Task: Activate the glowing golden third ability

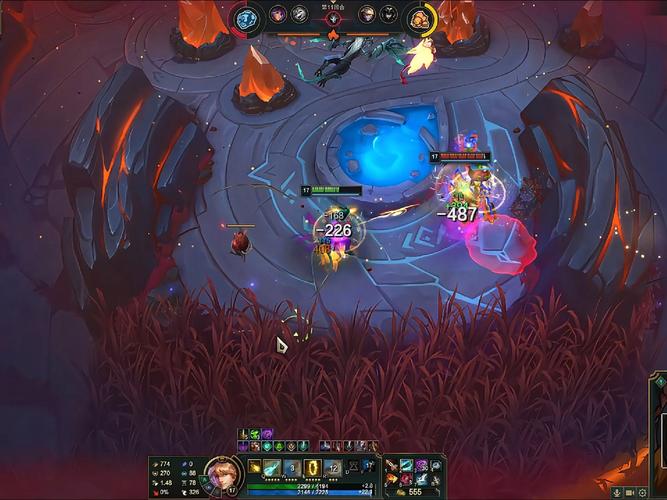Action: click(x=312, y=468)
